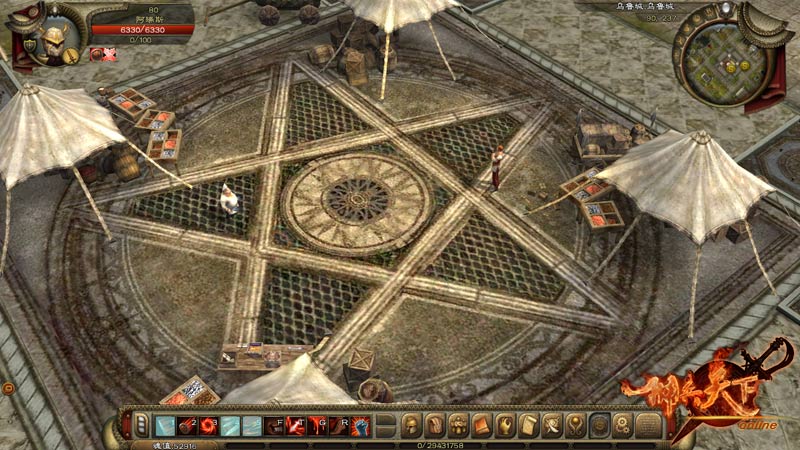Activate the blue fist skill icon
The image size is (800, 450).
360,425
